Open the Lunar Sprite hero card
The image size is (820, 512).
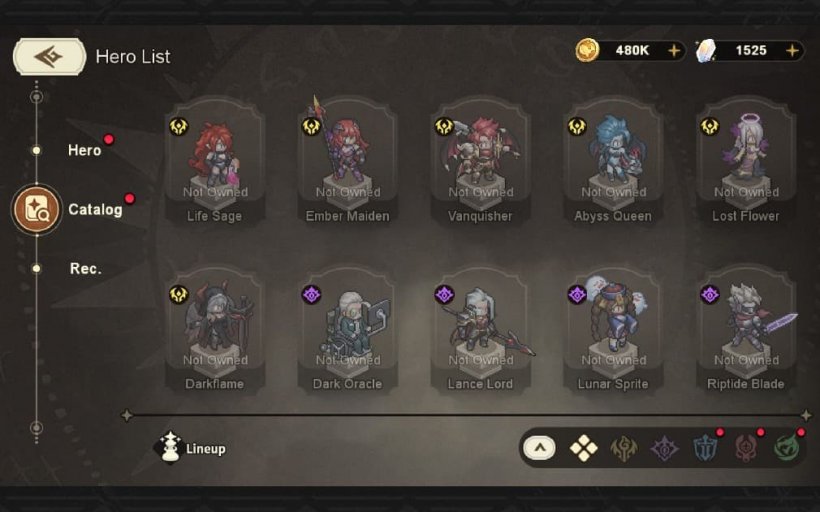pos(613,333)
